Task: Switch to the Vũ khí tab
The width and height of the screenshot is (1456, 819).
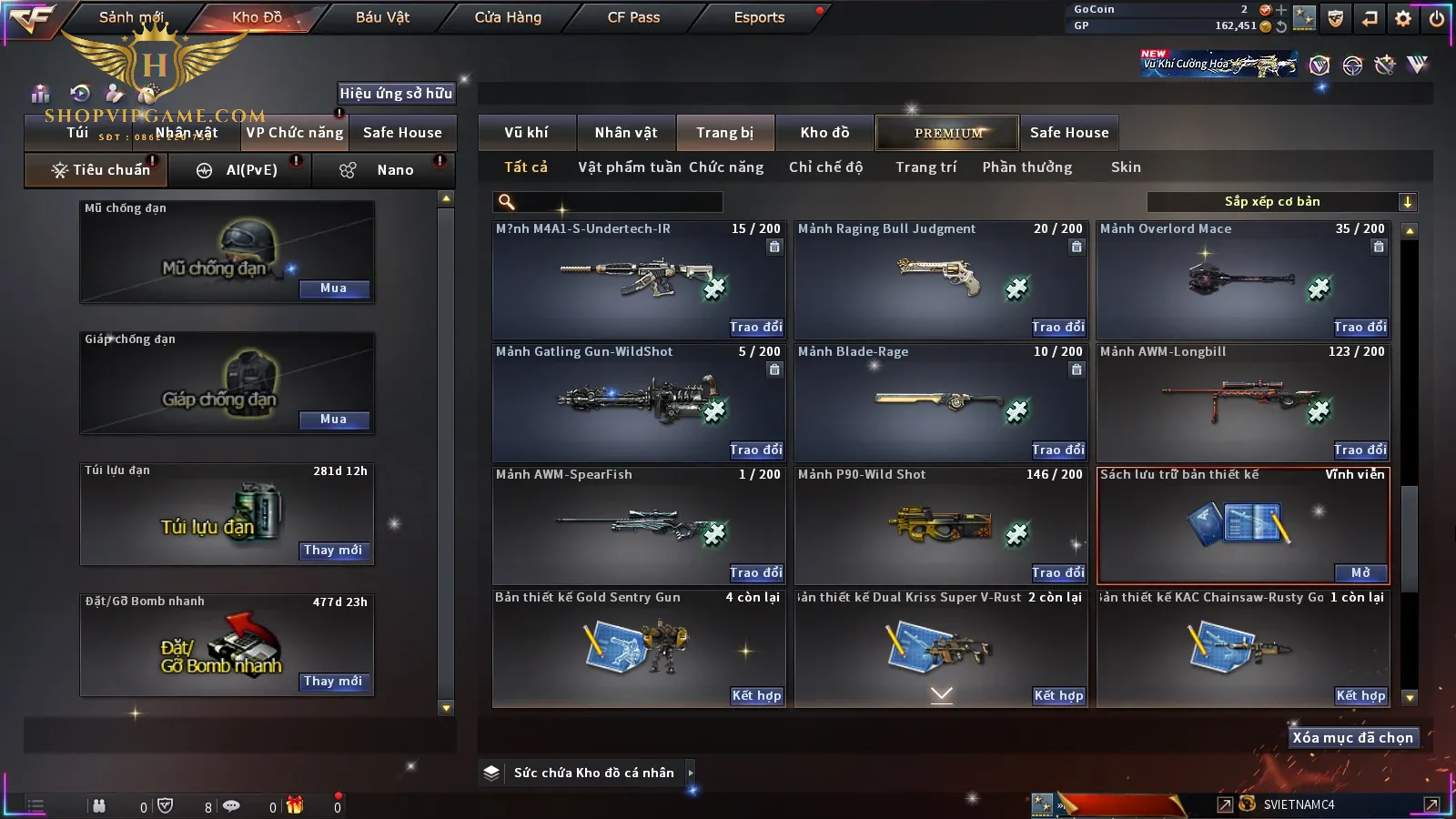Action: click(526, 133)
